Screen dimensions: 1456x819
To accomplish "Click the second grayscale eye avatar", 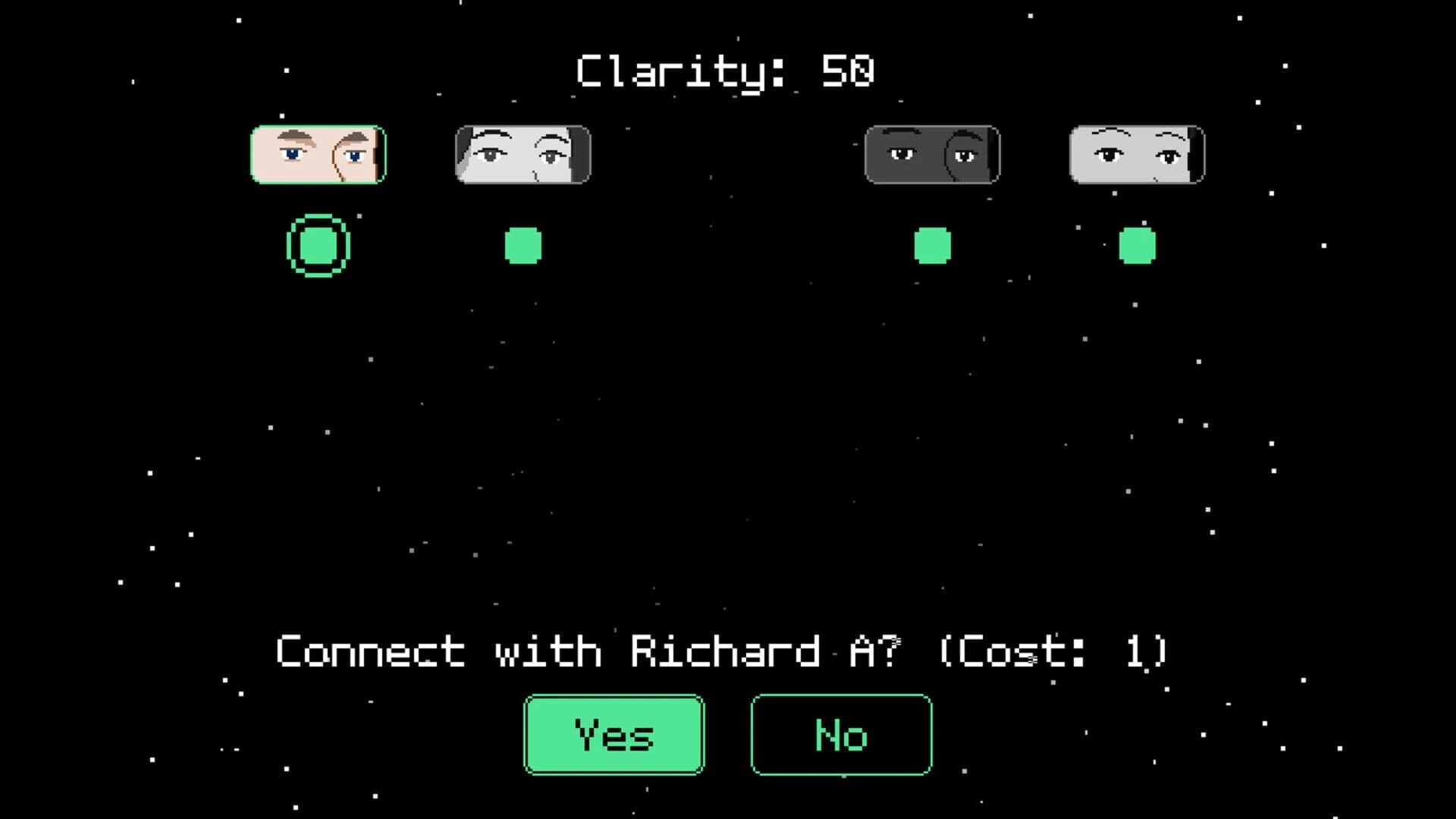I will point(523,154).
